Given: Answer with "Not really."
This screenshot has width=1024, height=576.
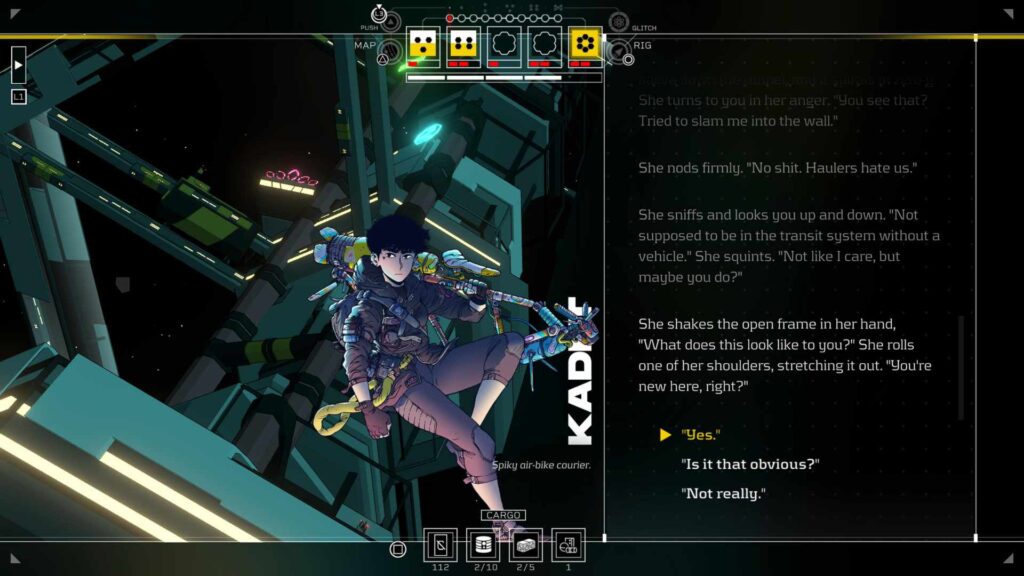Looking at the screenshot, I should coord(722,493).
